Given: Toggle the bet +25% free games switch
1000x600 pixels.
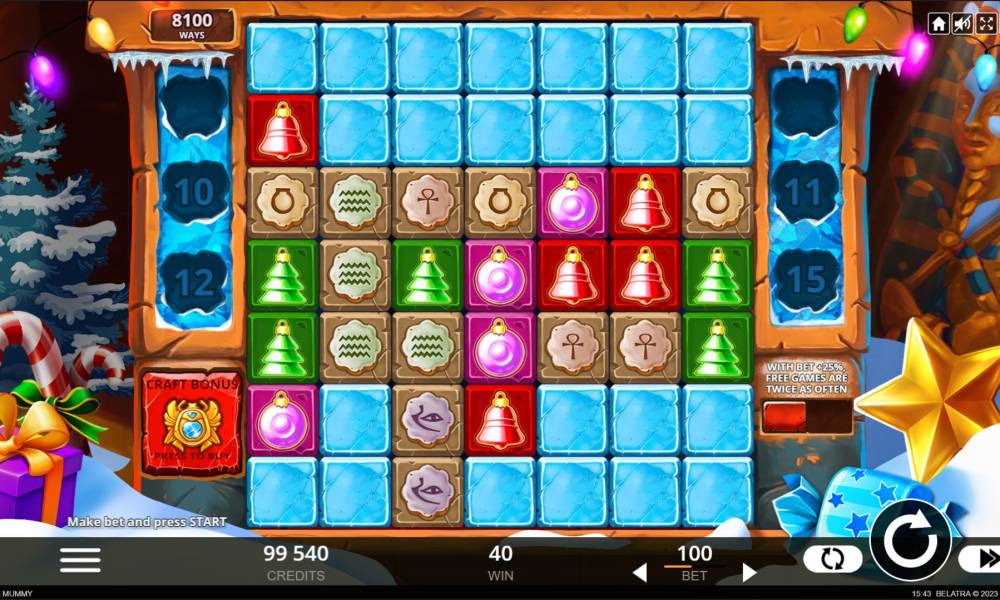Looking at the screenshot, I should [x=807, y=417].
